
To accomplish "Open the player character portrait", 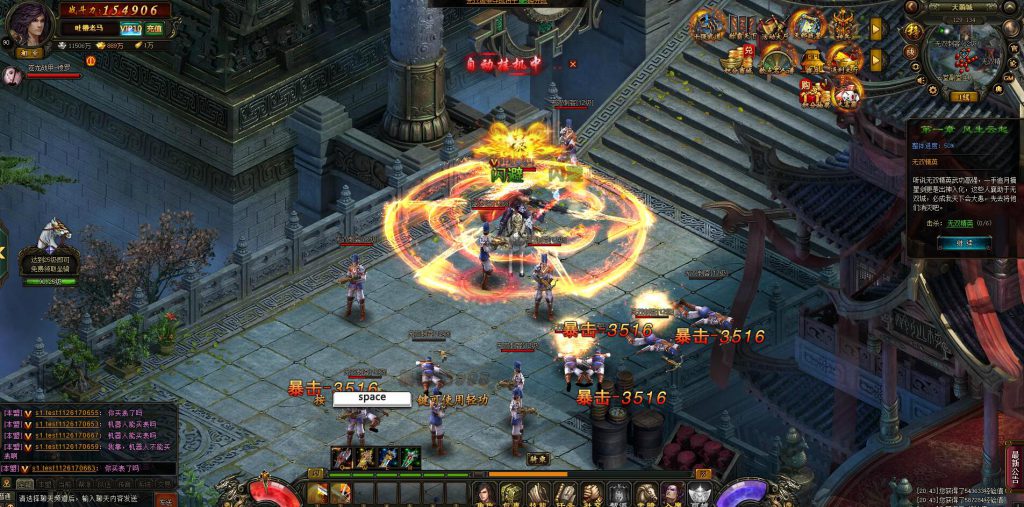I will coord(32,24).
